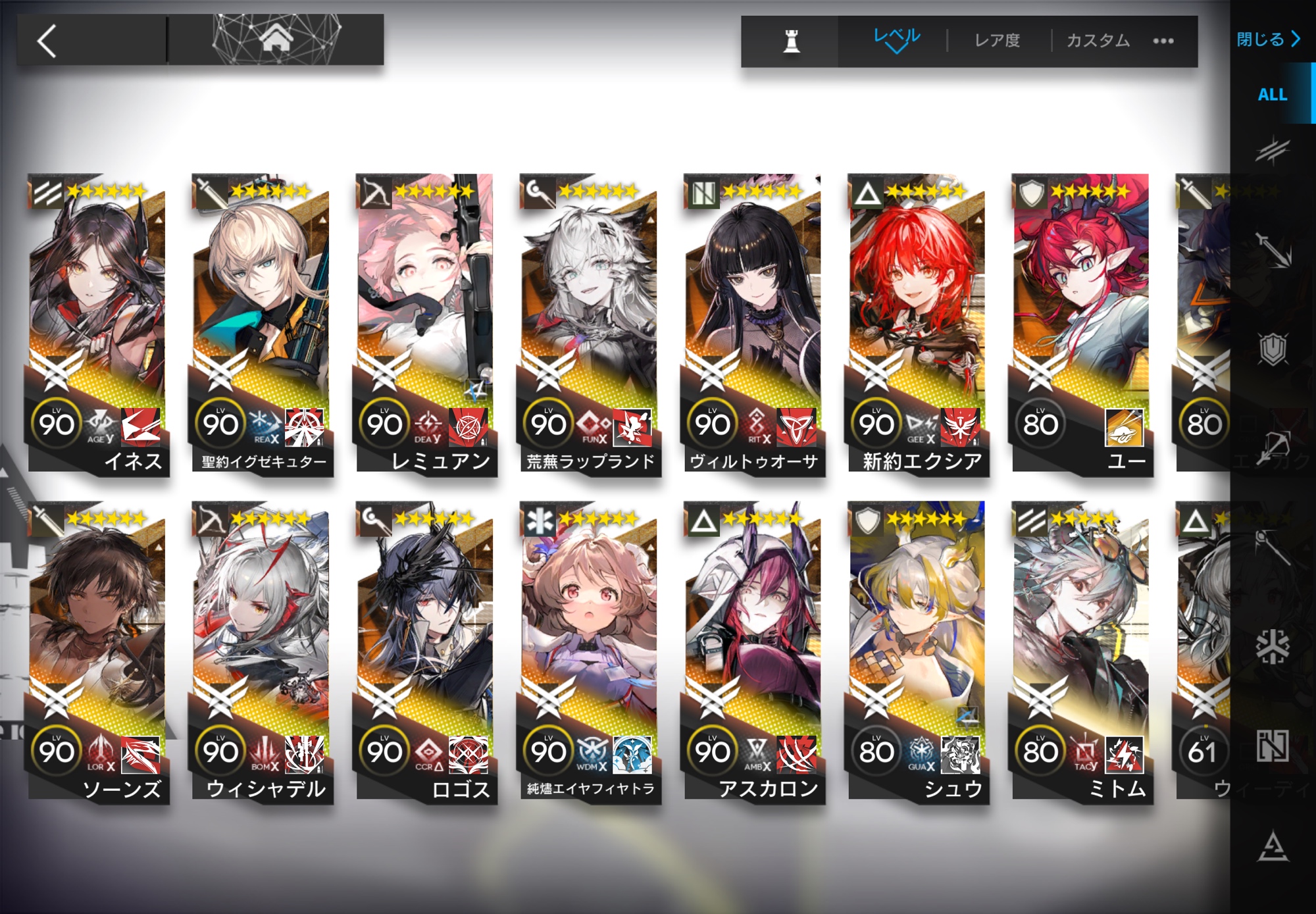Sort operators by レア度
1316x914 pixels.
point(997,41)
